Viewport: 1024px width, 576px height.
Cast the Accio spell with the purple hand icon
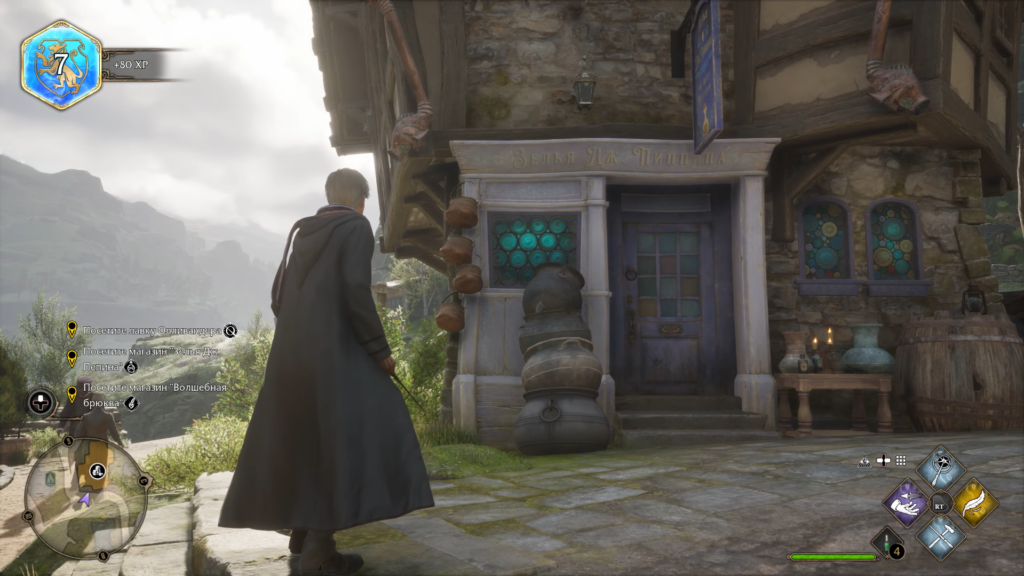click(x=908, y=502)
